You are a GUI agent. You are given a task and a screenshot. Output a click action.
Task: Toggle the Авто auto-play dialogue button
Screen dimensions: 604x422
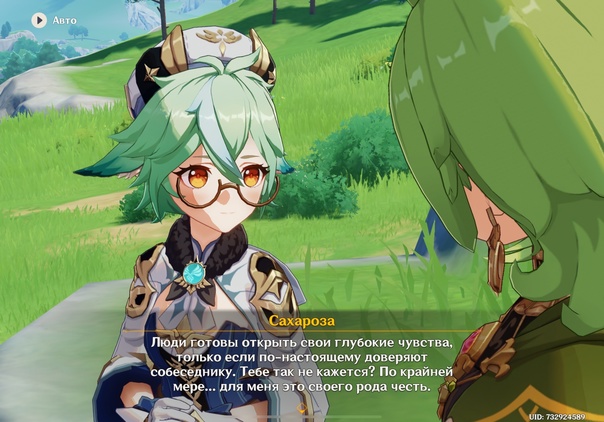click(40, 19)
